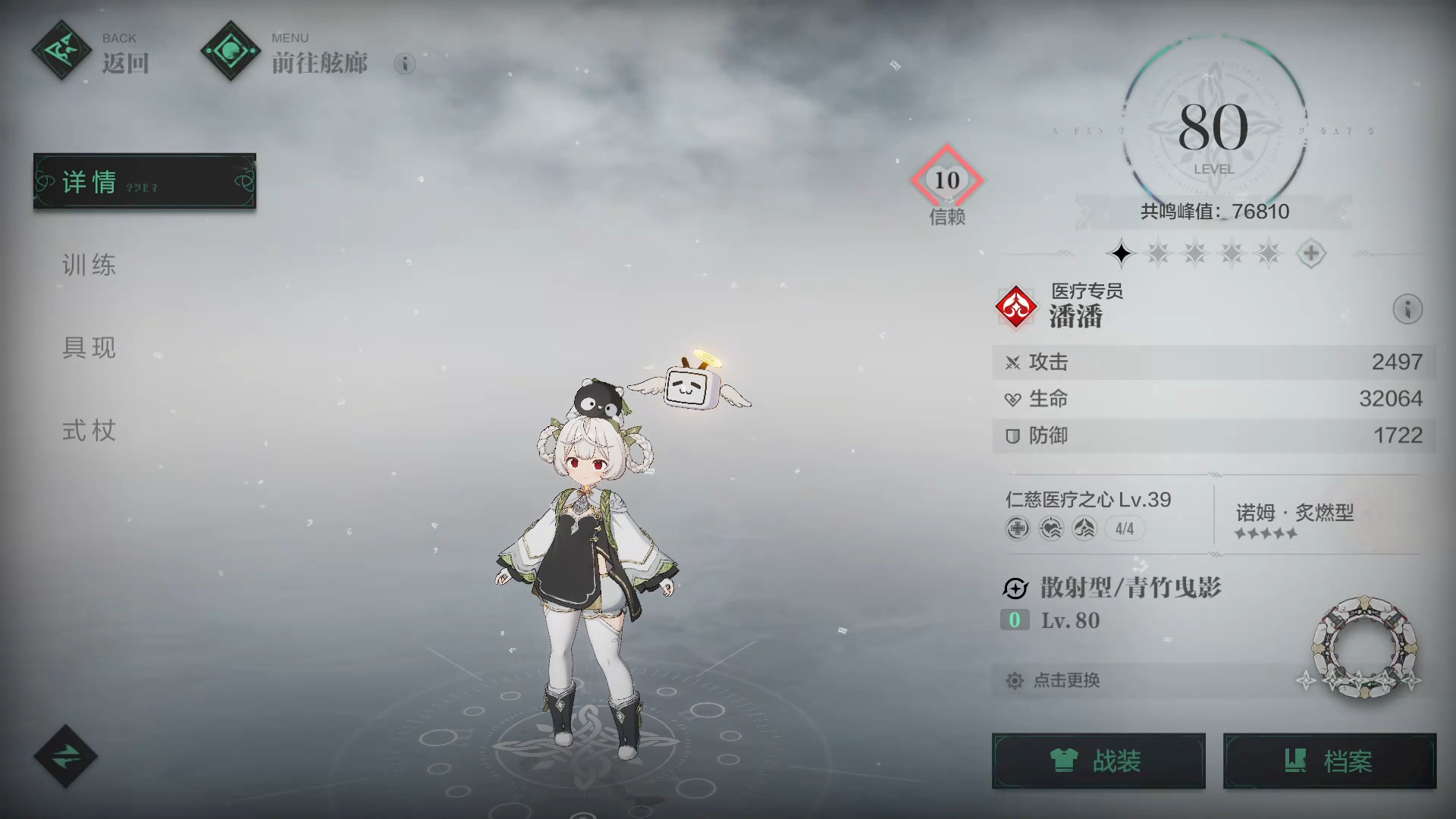Click the character swap arrows button
Image resolution: width=1456 pixels, height=819 pixels.
[x=65, y=756]
